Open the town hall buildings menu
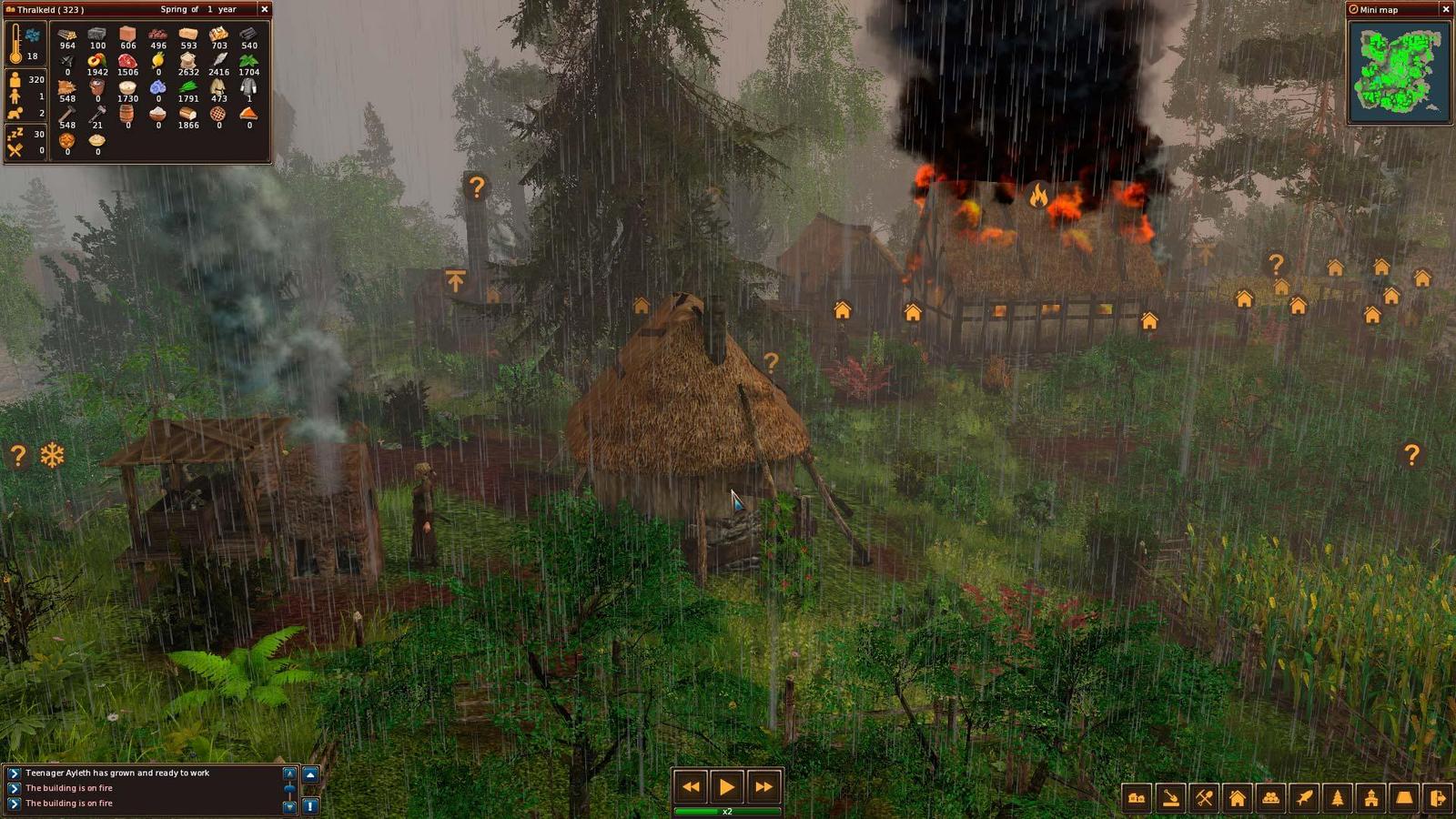This screenshot has width=1456, height=819. [x=1371, y=798]
